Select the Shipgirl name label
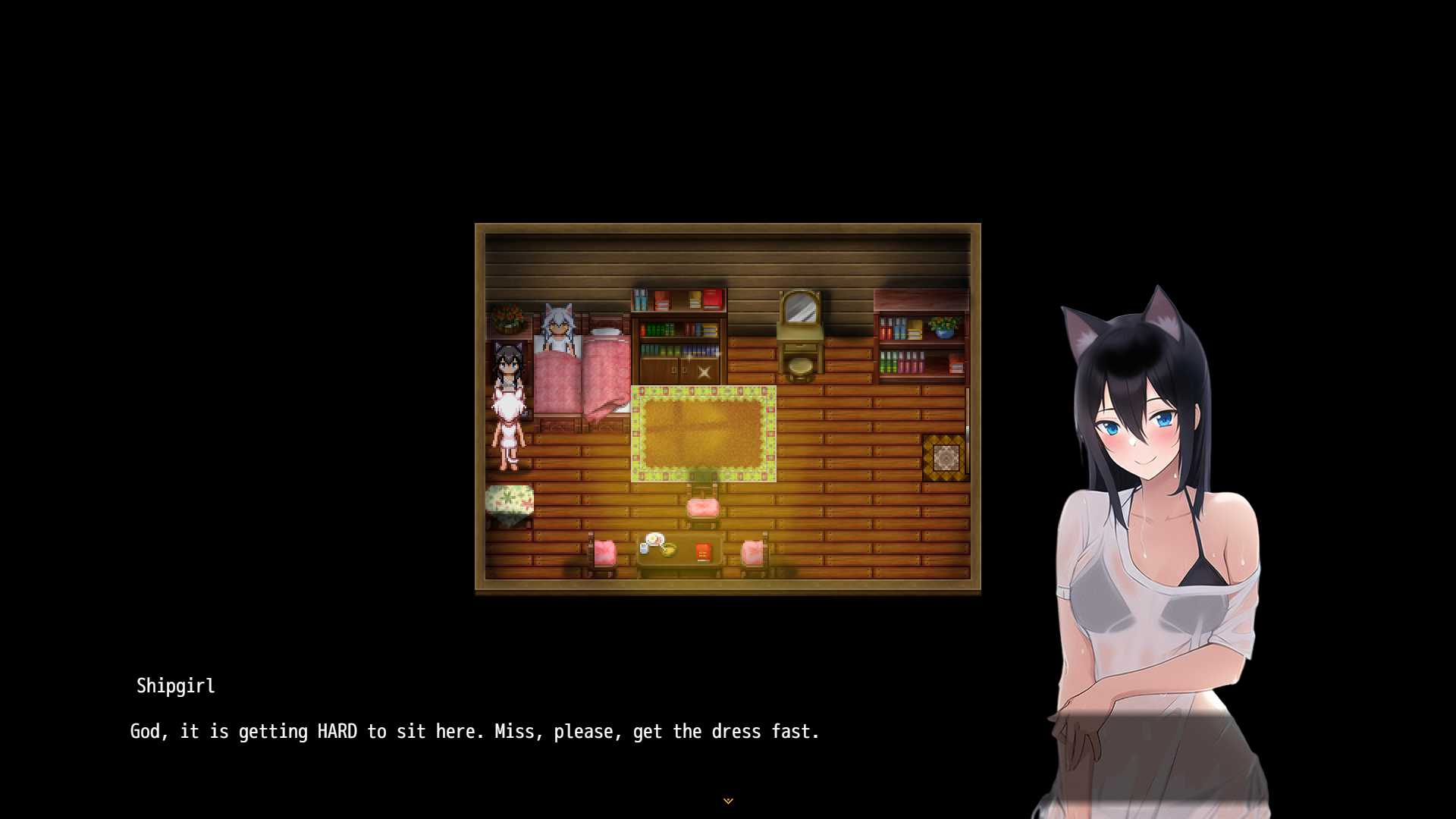The width and height of the screenshot is (1456, 819). pos(176,687)
